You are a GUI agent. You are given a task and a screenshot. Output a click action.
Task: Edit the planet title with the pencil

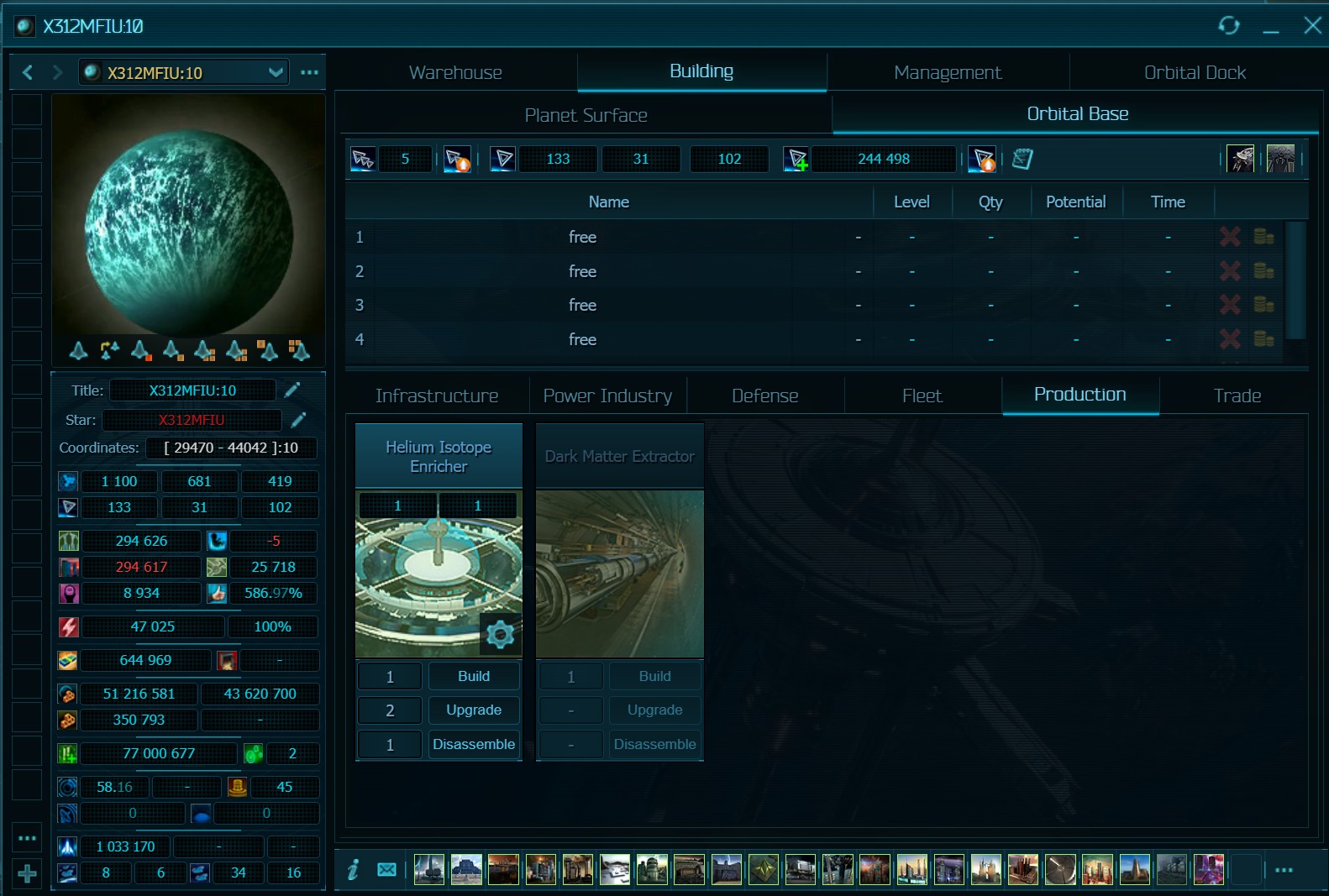tap(292, 390)
